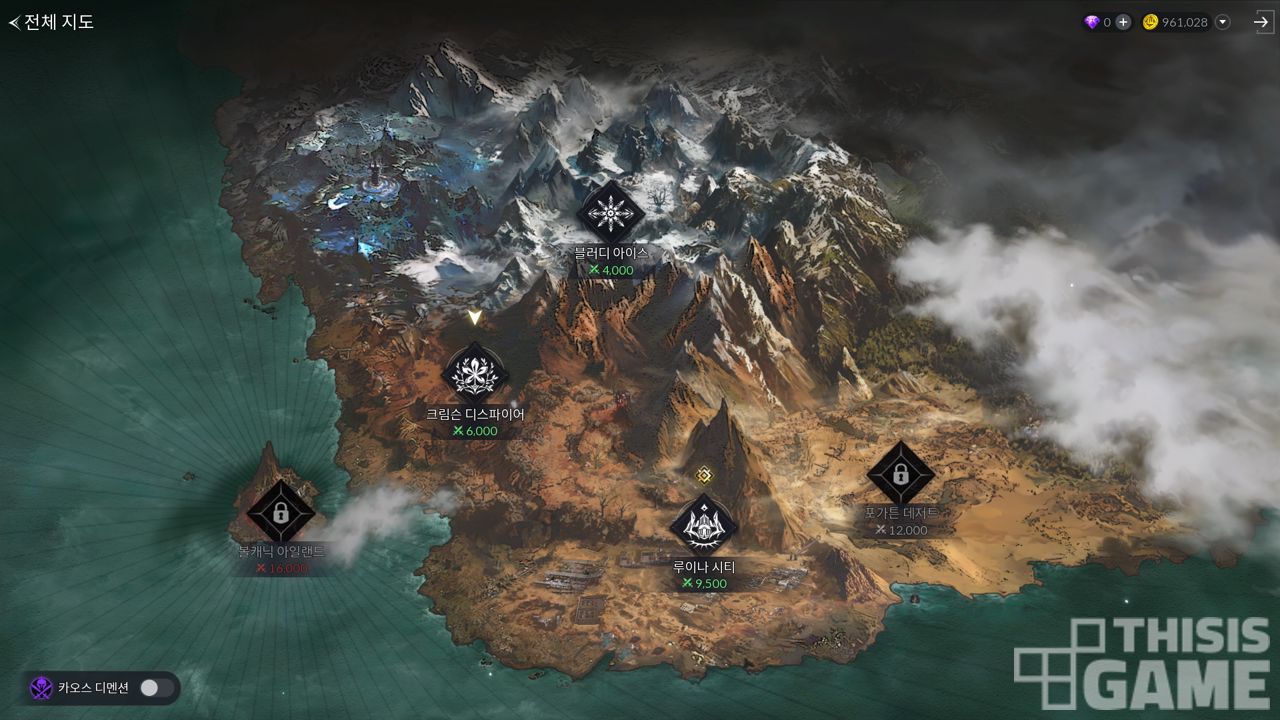Go back to 전체 지도 world map
This screenshot has height=720, width=1280.
coord(52,22)
